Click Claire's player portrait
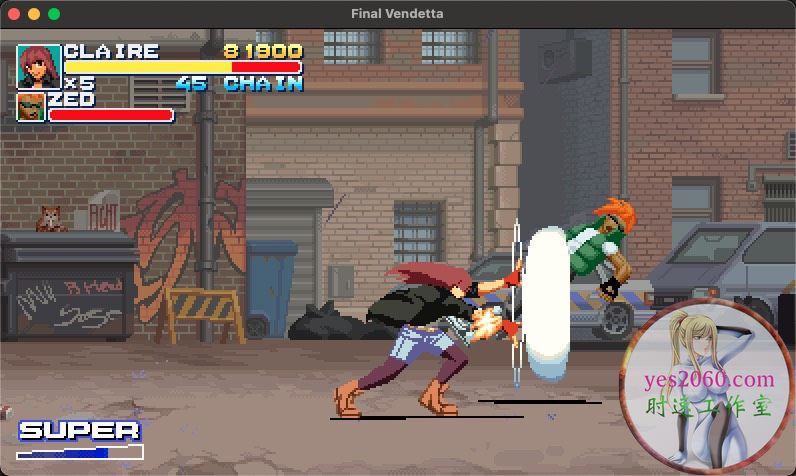 pyautogui.click(x=39, y=66)
